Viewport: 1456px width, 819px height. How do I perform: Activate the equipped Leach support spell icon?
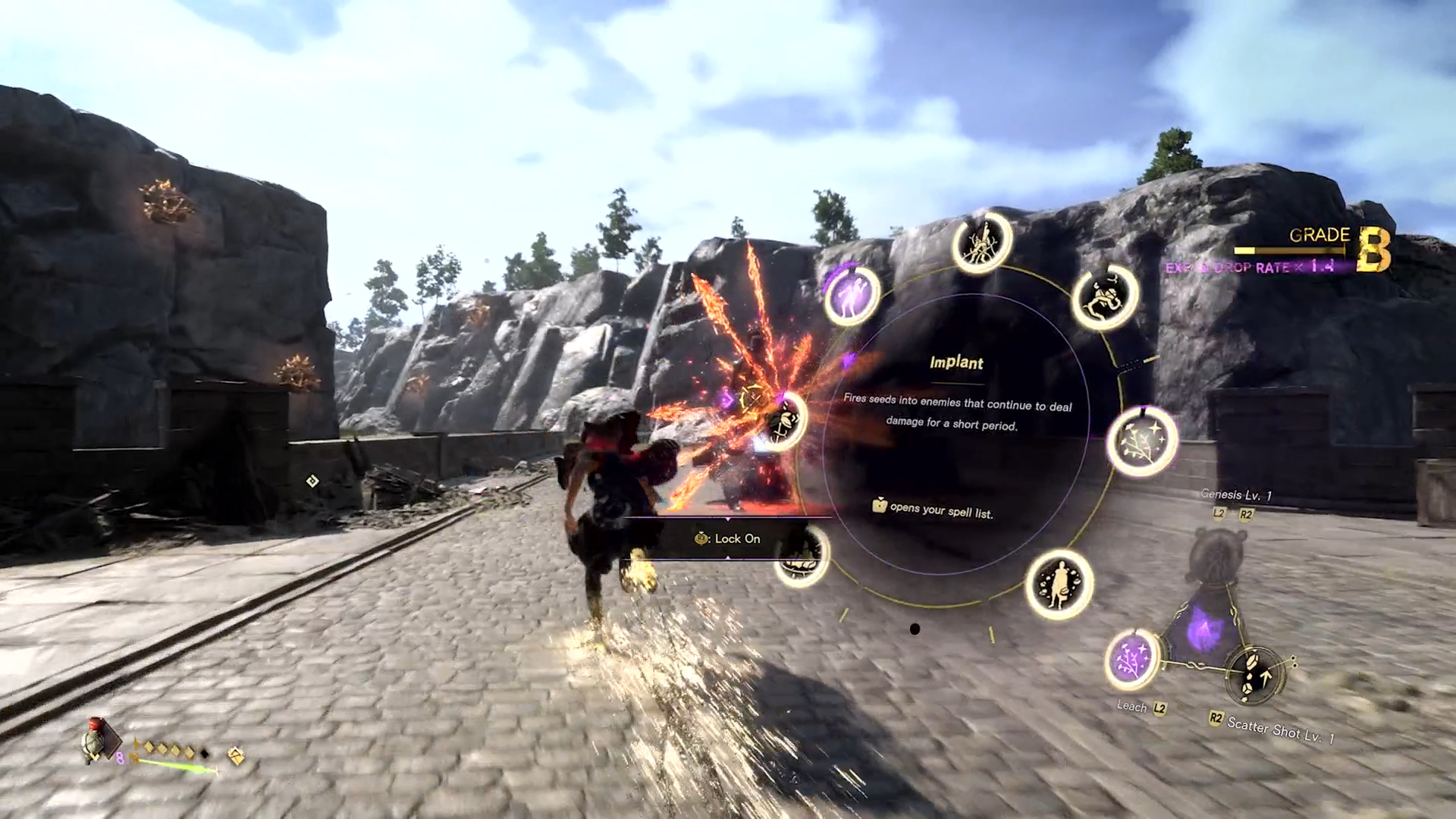point(1132,658)
